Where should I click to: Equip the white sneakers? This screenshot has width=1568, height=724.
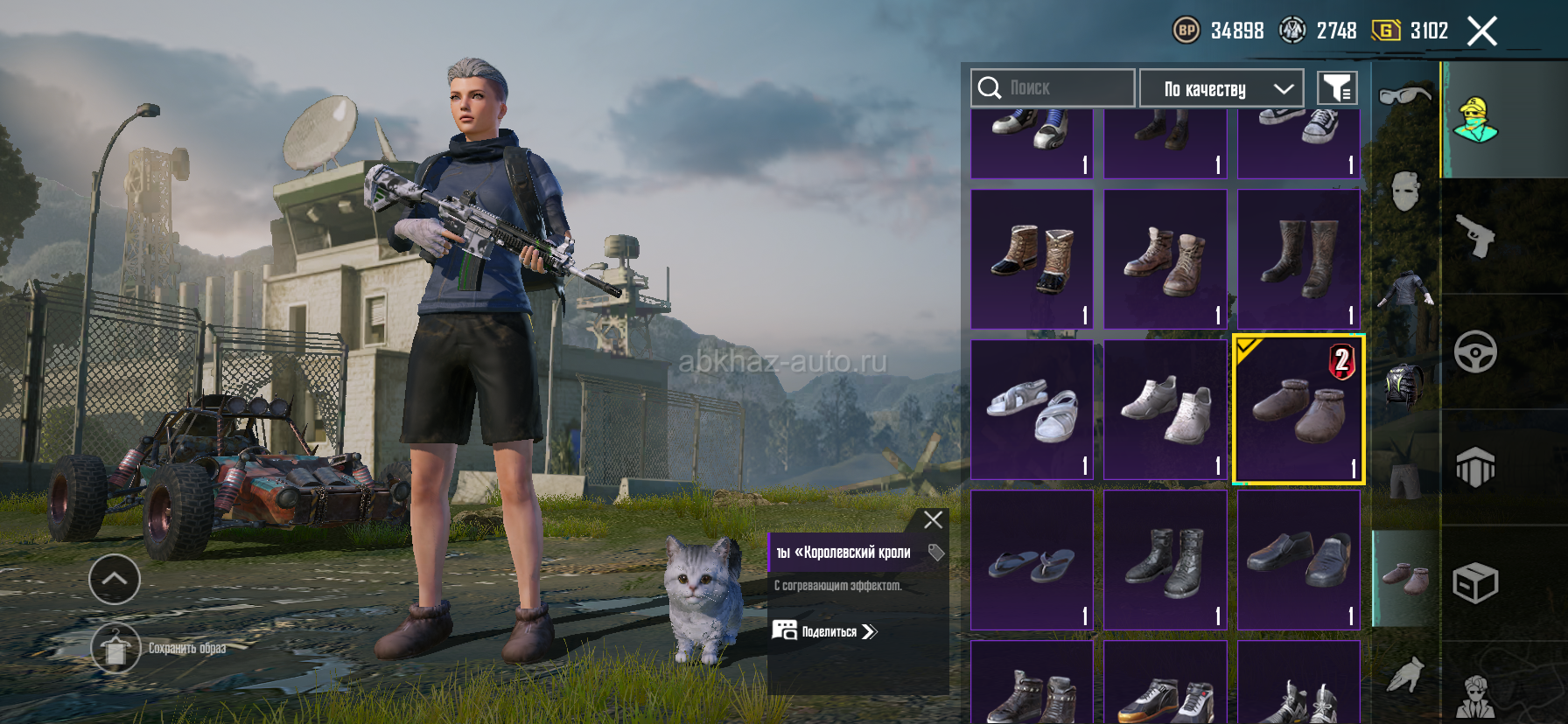click(x=1165, y=409)
